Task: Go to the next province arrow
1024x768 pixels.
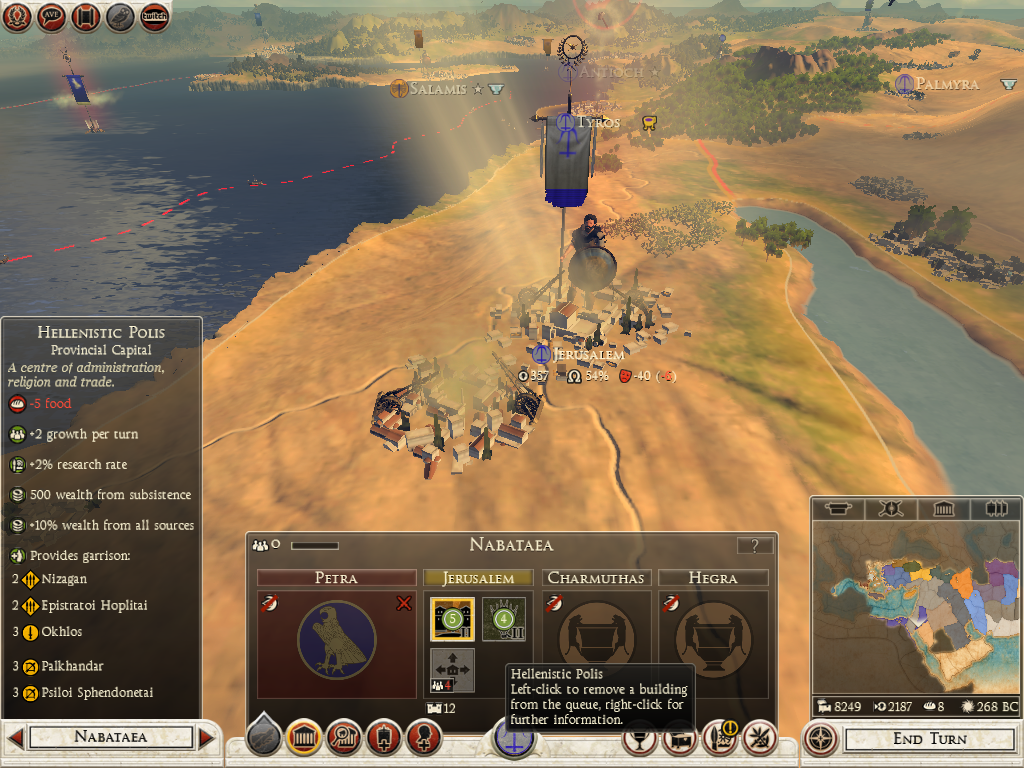Action: 207,738
